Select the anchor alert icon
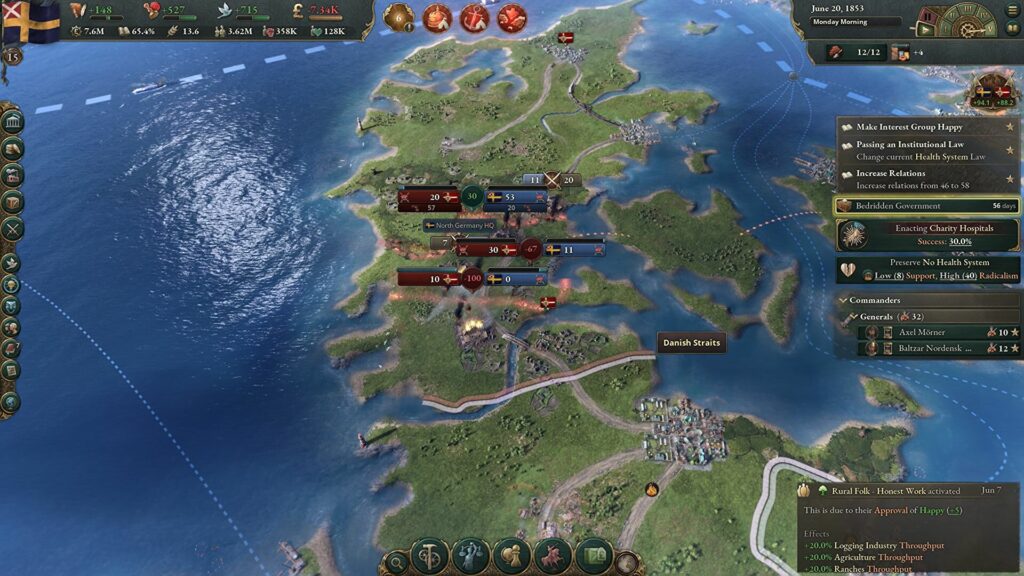1024x576 pixels. (475, 18)
